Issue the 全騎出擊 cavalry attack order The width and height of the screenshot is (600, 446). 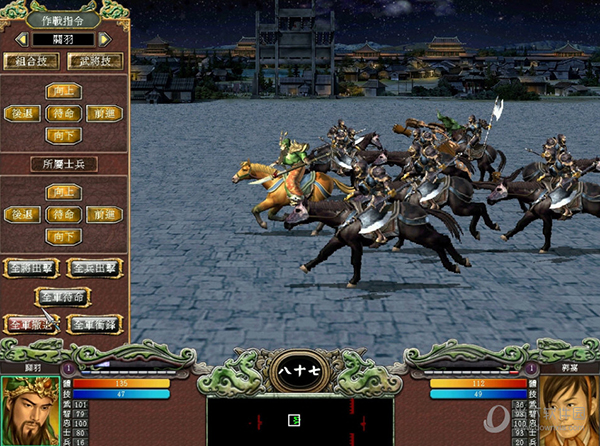point(32,268)
